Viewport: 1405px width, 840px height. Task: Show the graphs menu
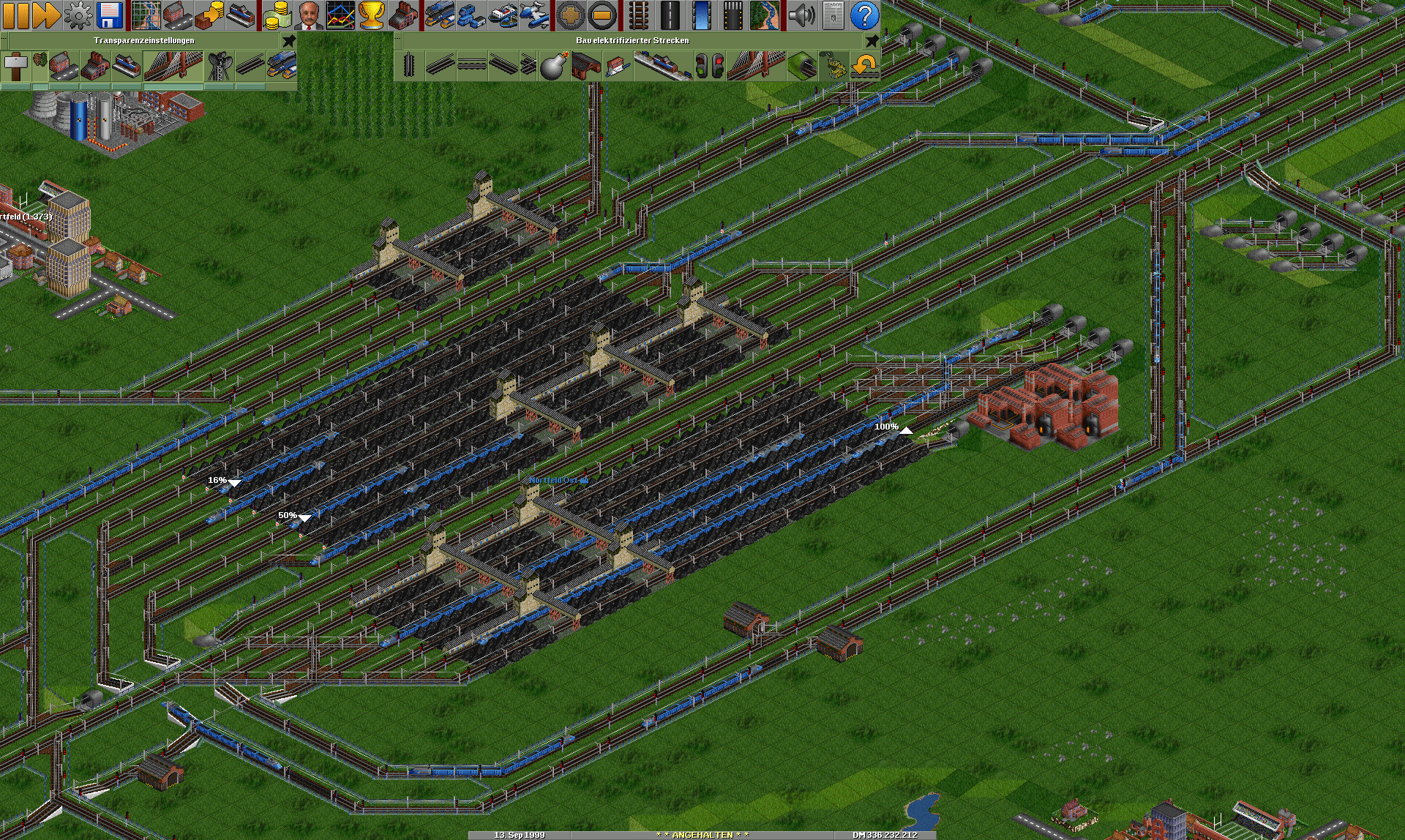click(340, 15)
